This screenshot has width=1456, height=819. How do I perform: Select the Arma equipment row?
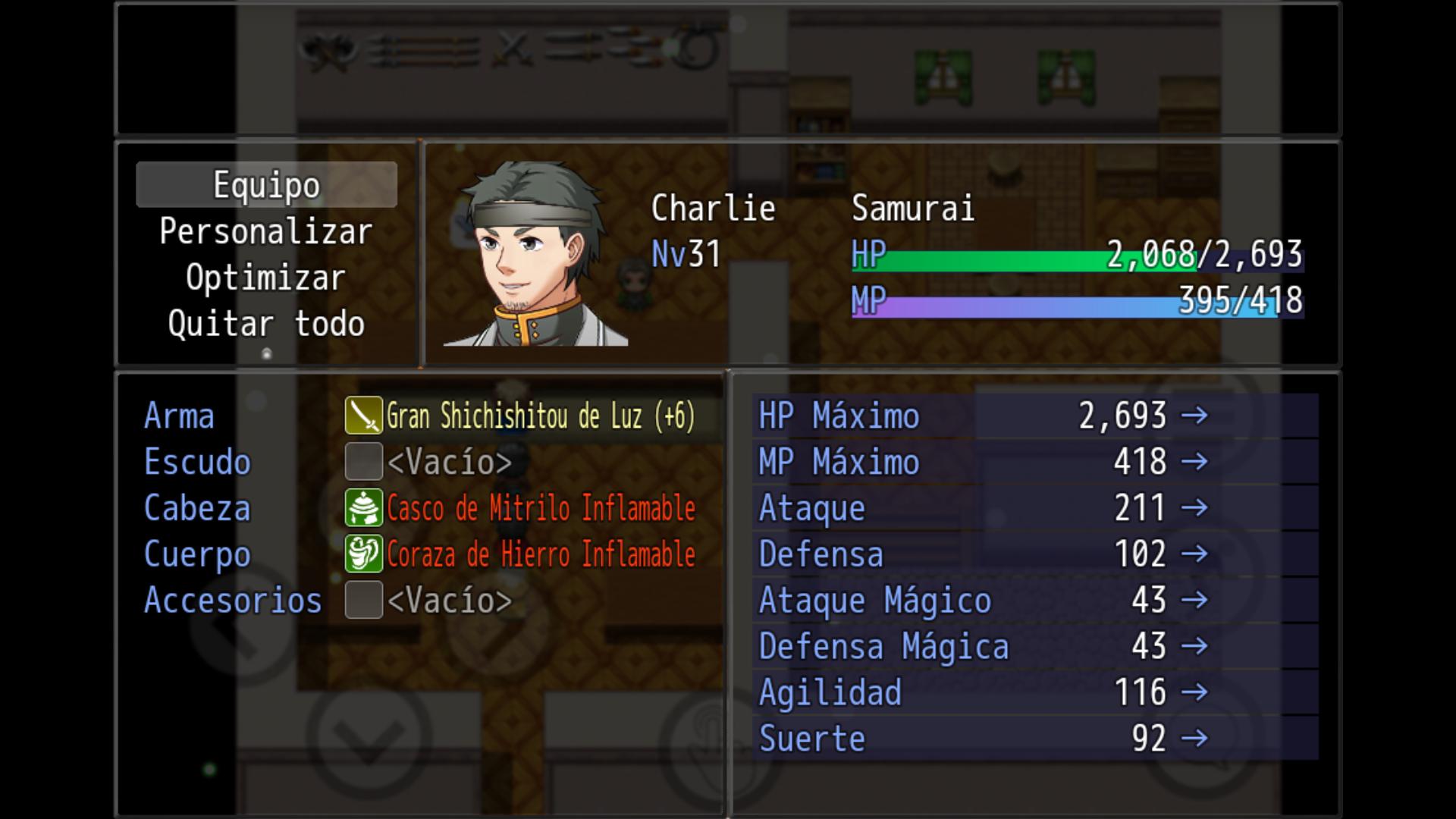(178, 416)
